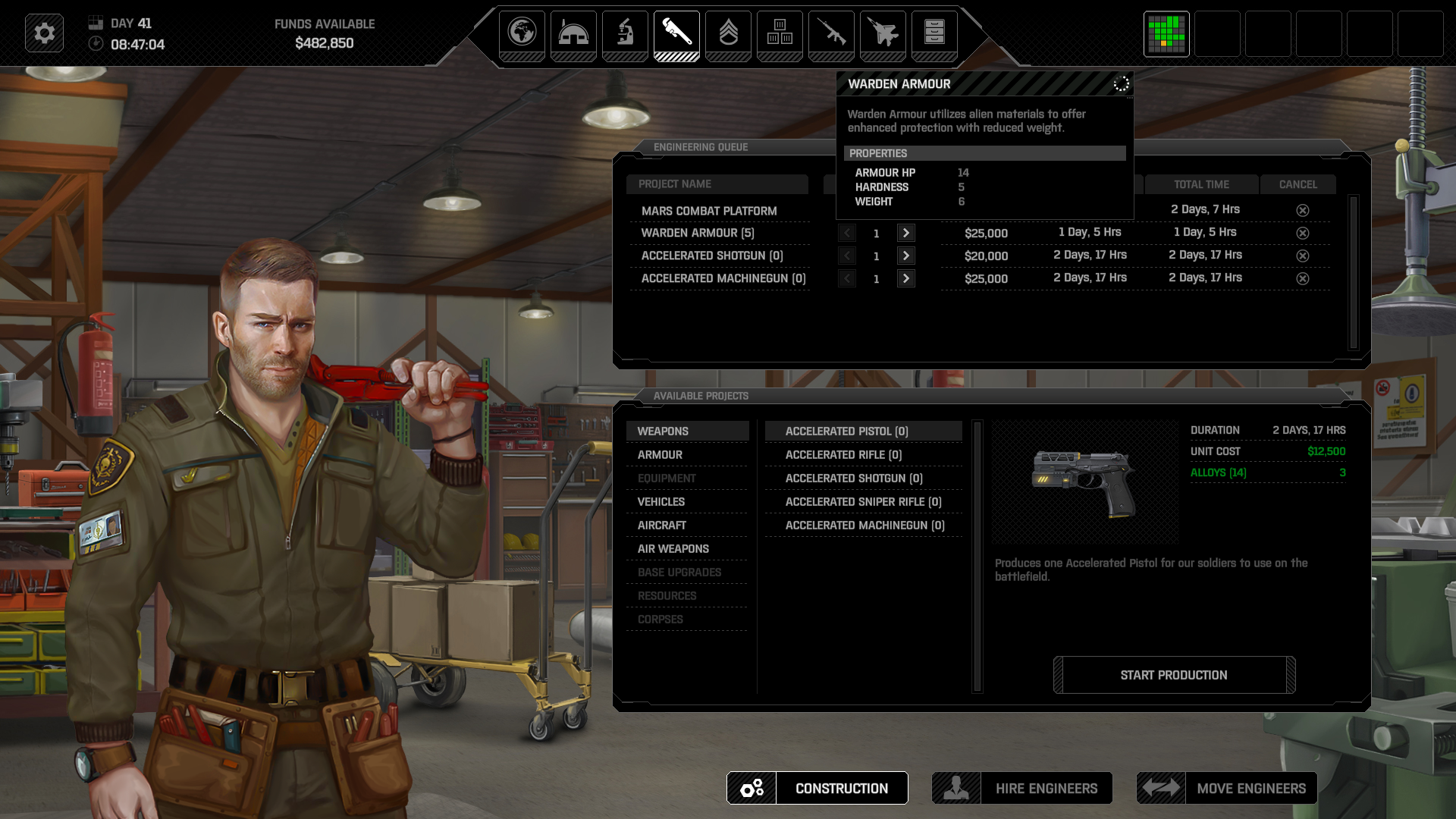Open the Geoscape globe screen
Viewport: 1456px width, 819px height.
click(522, 33)
